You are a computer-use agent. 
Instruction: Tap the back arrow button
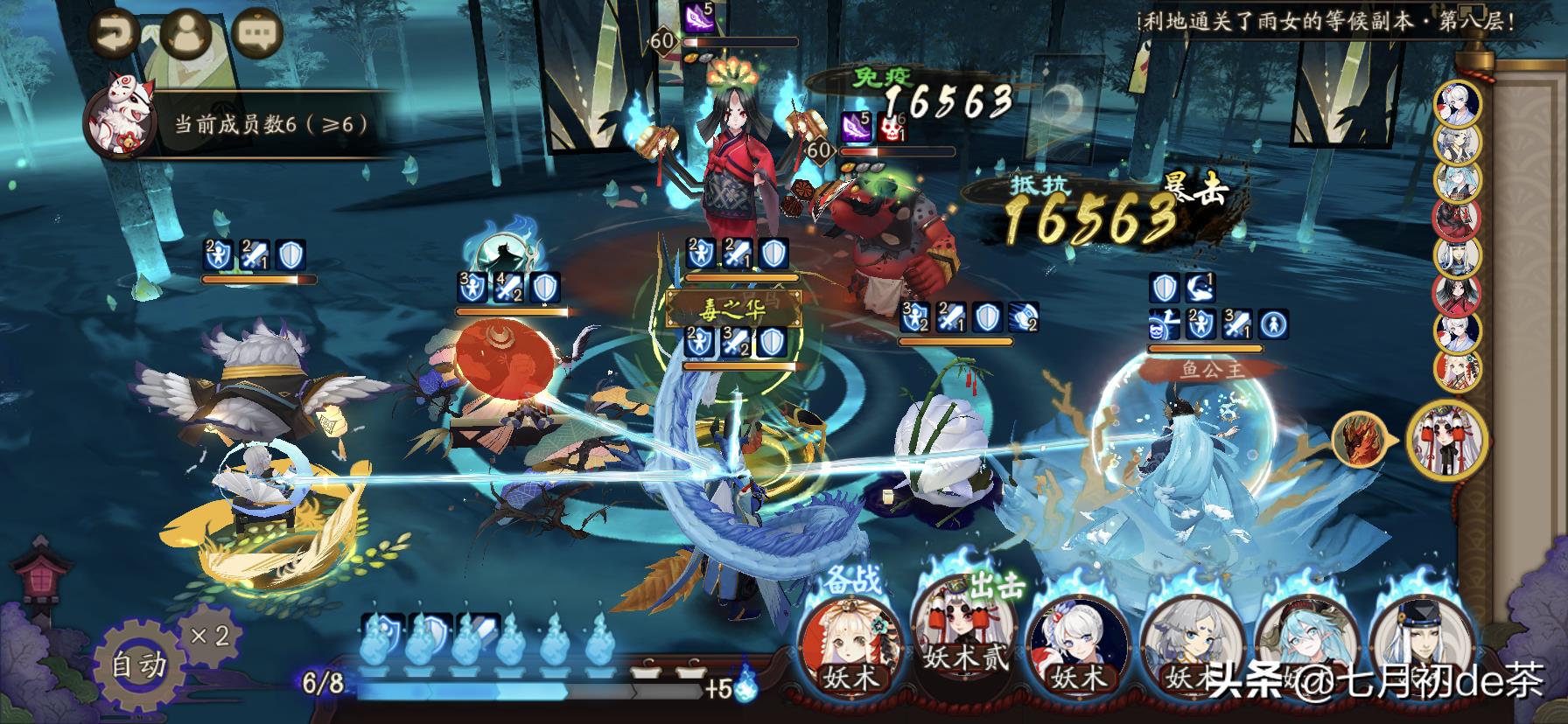pos(114,34)
